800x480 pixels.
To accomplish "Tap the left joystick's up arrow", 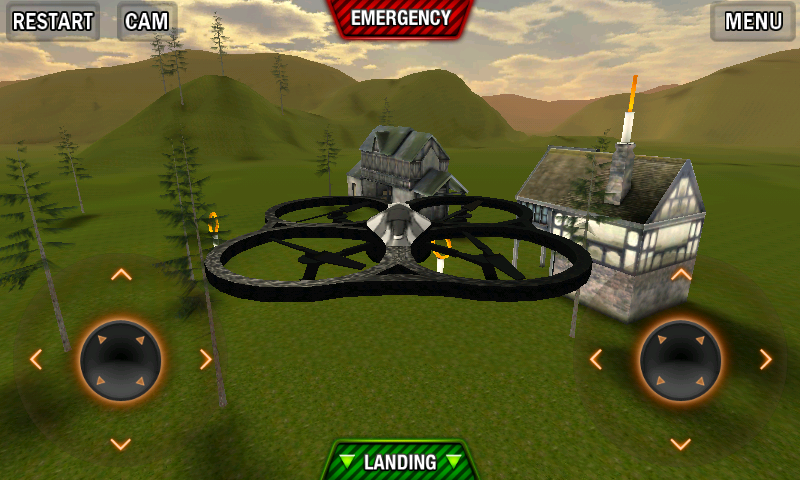I will point(121,274).
